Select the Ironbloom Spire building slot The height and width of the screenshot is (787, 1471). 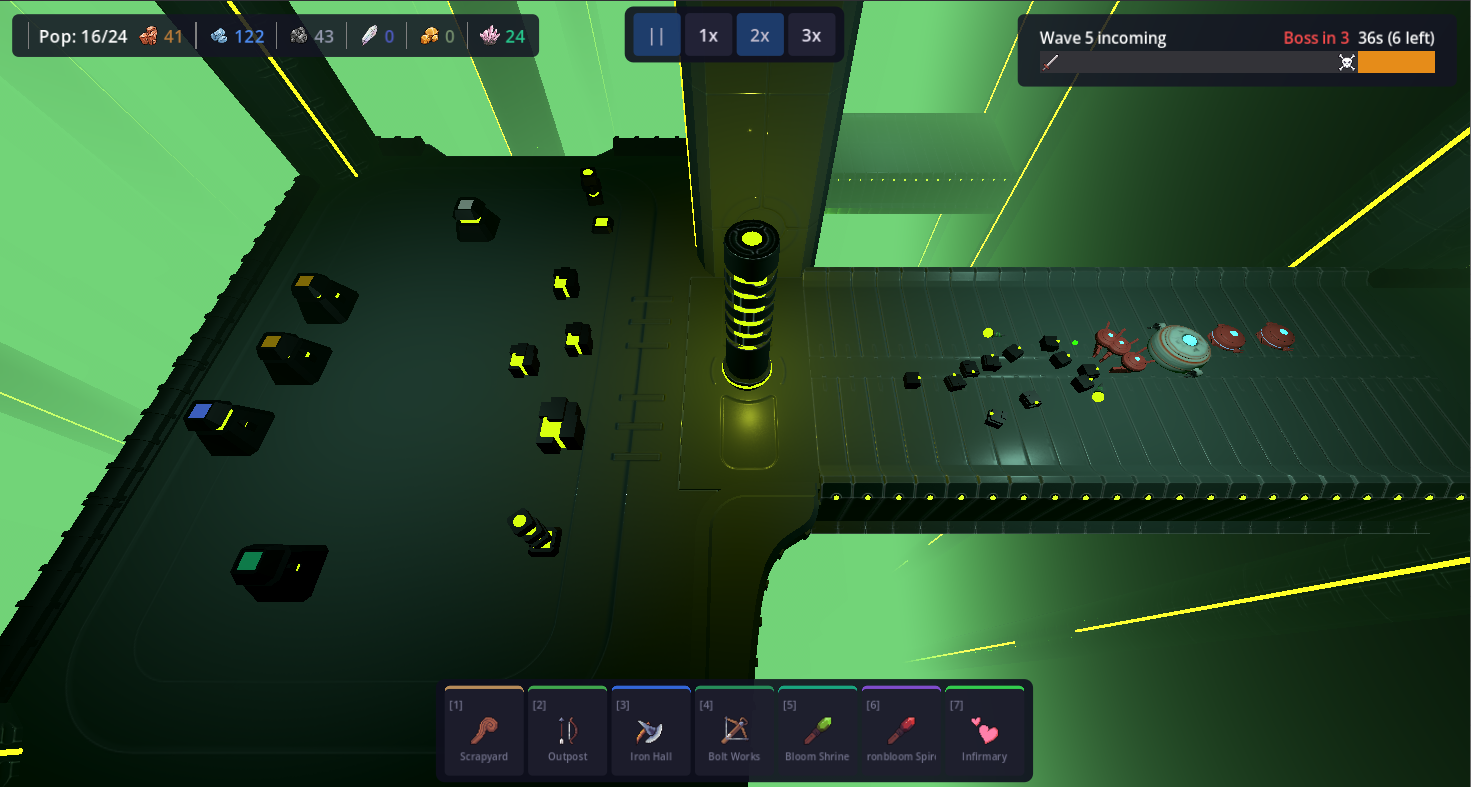901,732
